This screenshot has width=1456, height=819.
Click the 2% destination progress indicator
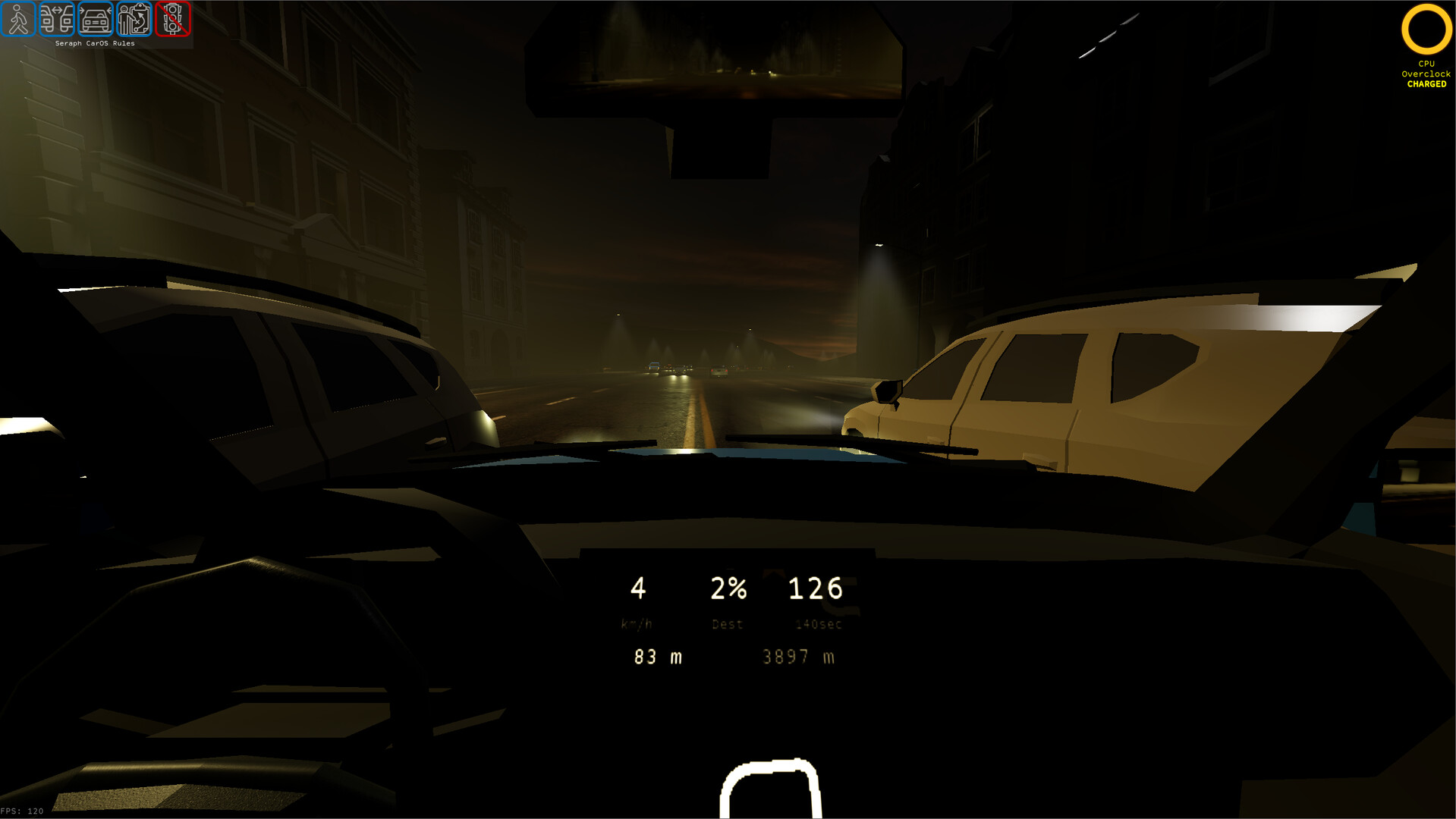tap(727, 588)
